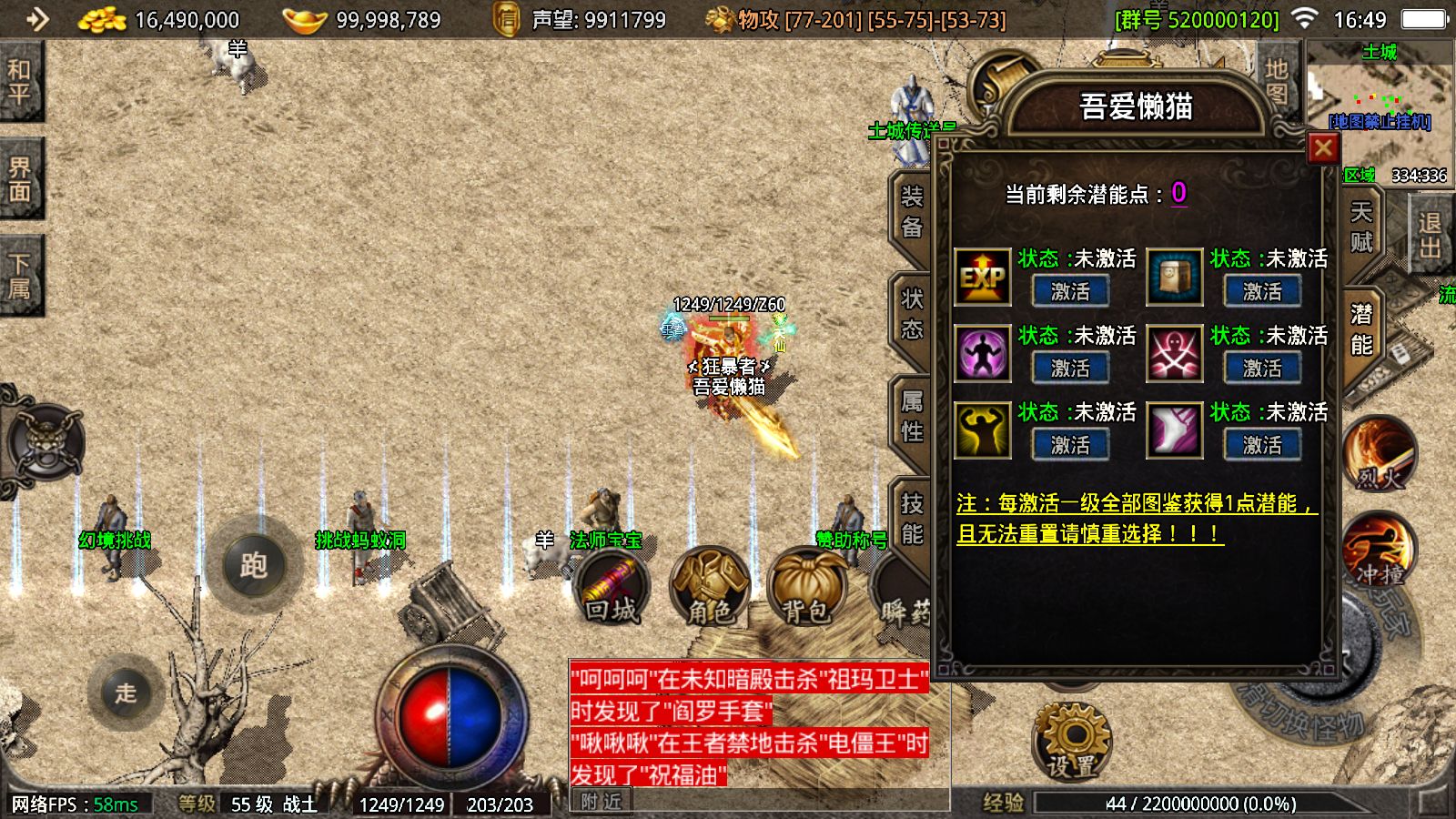Screen dimensions: 1456x819
Task: Open the 天赋 talent tab
Action: (1361, 227)
